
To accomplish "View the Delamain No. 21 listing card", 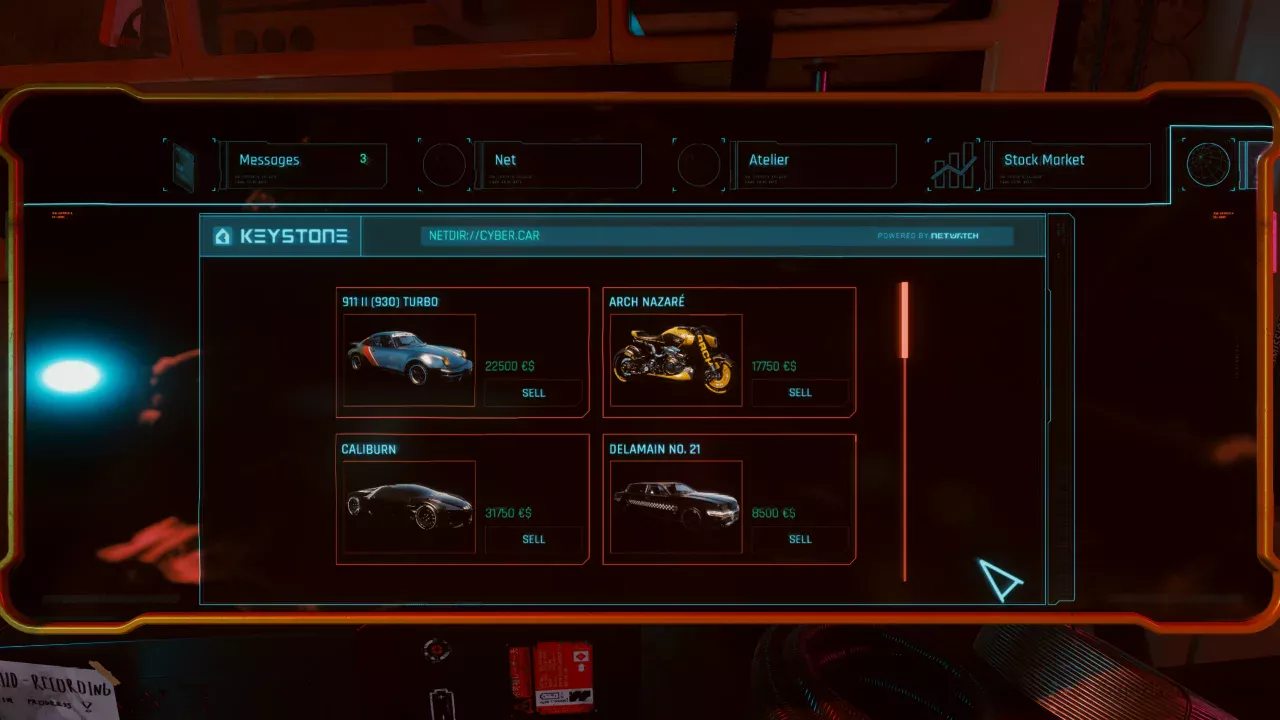I will click(x=729, y=499).
